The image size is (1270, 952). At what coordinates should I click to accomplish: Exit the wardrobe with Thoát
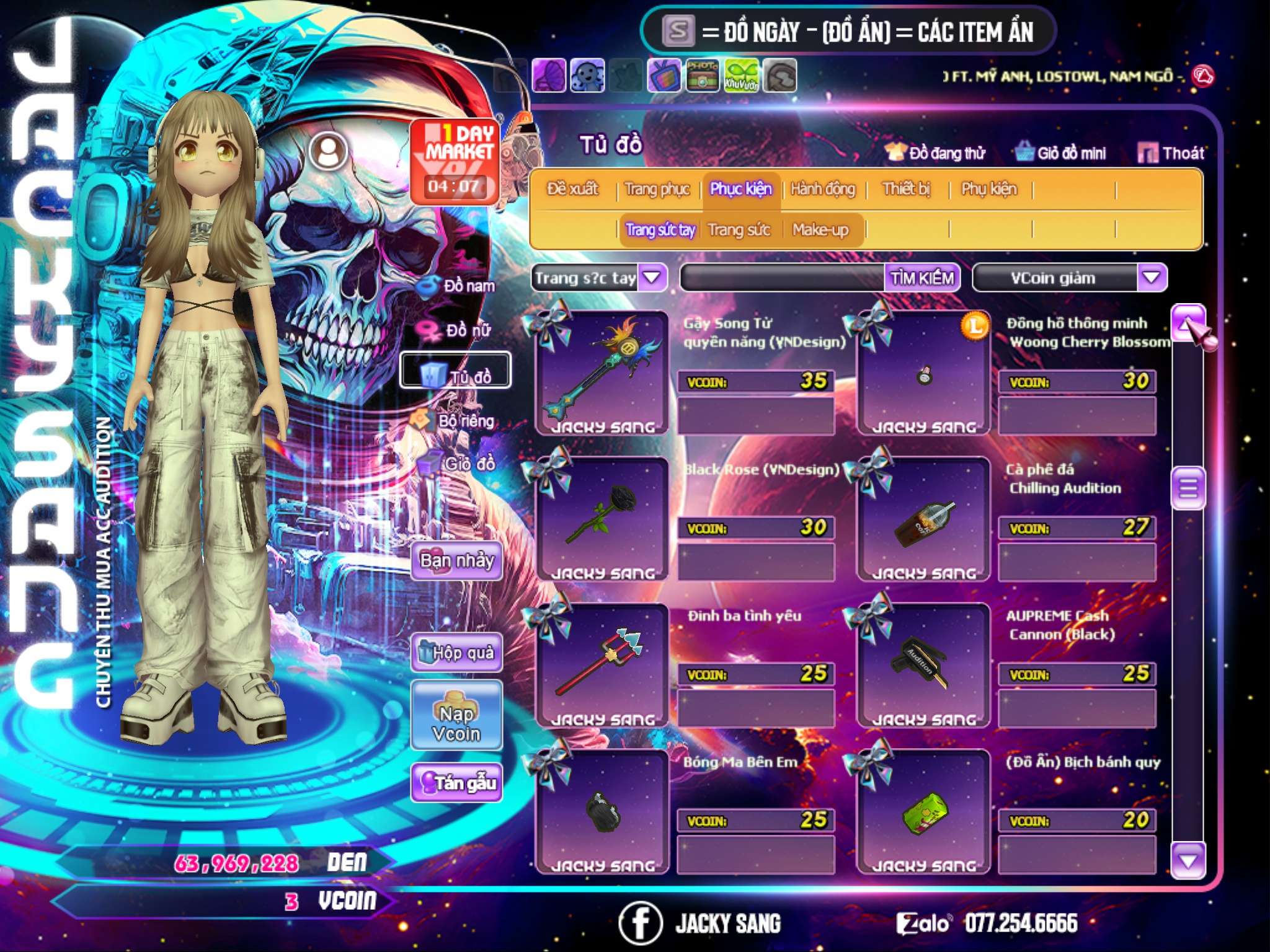pyautogui.click(x=1172, y=153)
